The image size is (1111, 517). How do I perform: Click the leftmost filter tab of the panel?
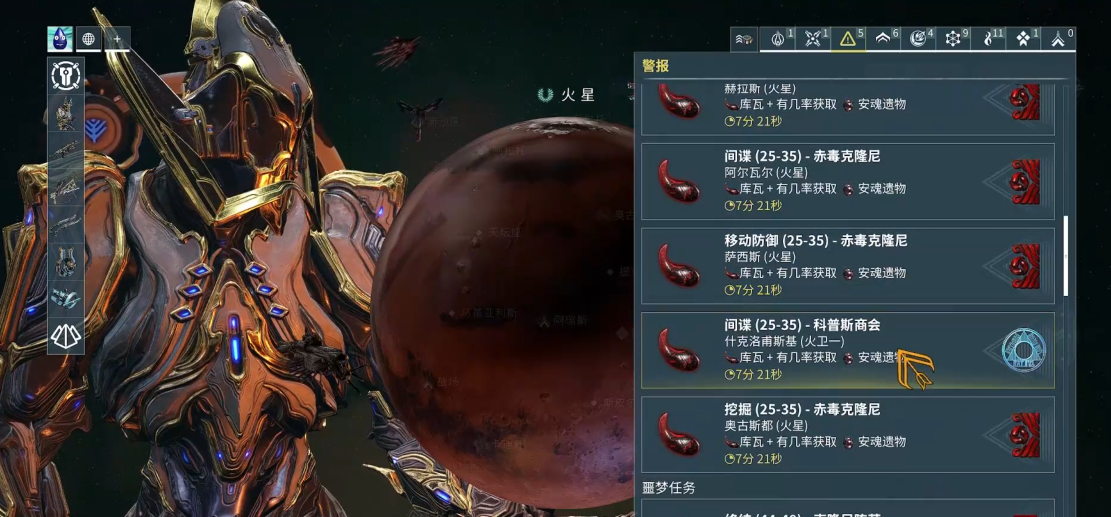pos(744,40)
